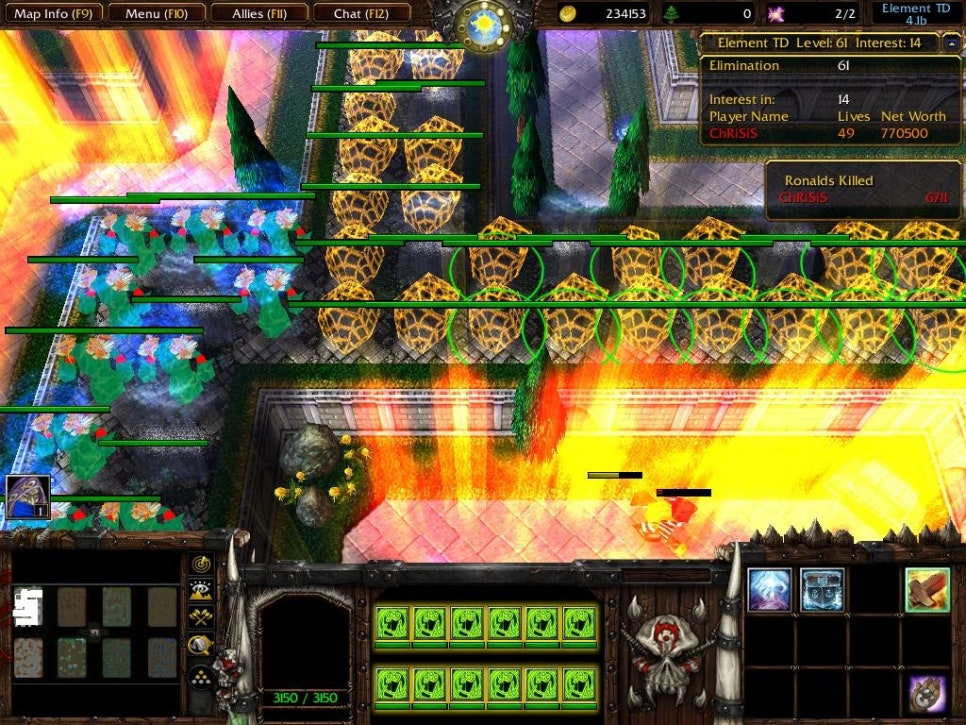Use the frozen chest command icon

[x=822, y=590]
